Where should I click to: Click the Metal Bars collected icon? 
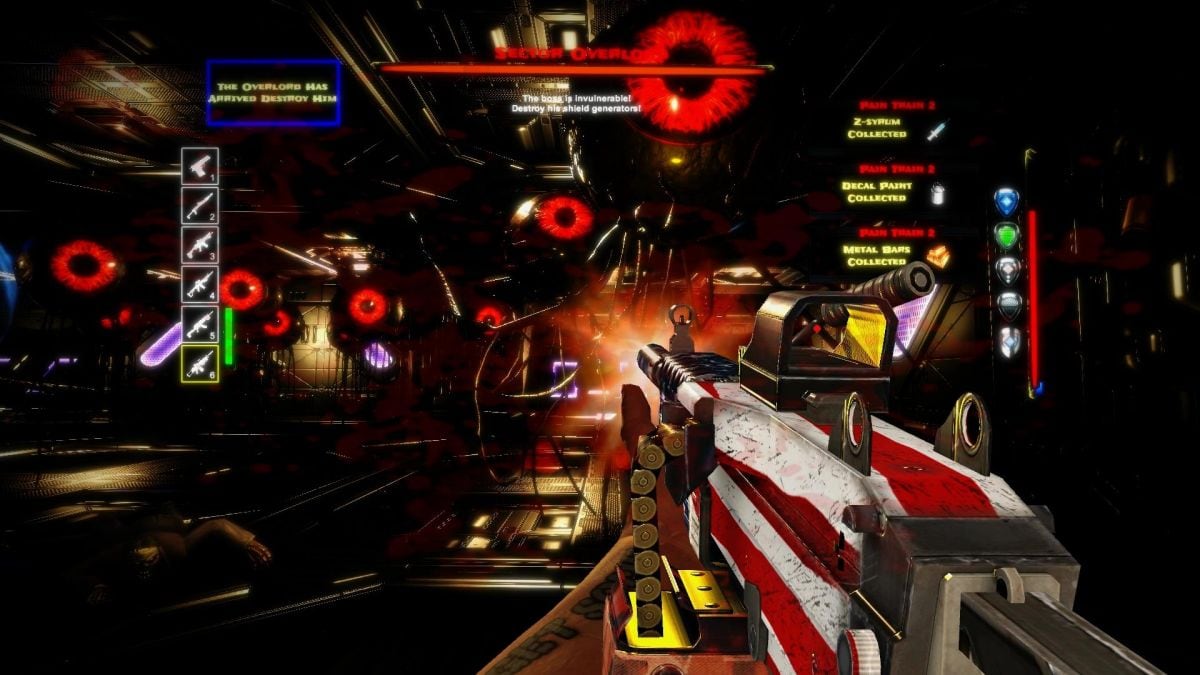pyautogui.click(x=937, y=257)
